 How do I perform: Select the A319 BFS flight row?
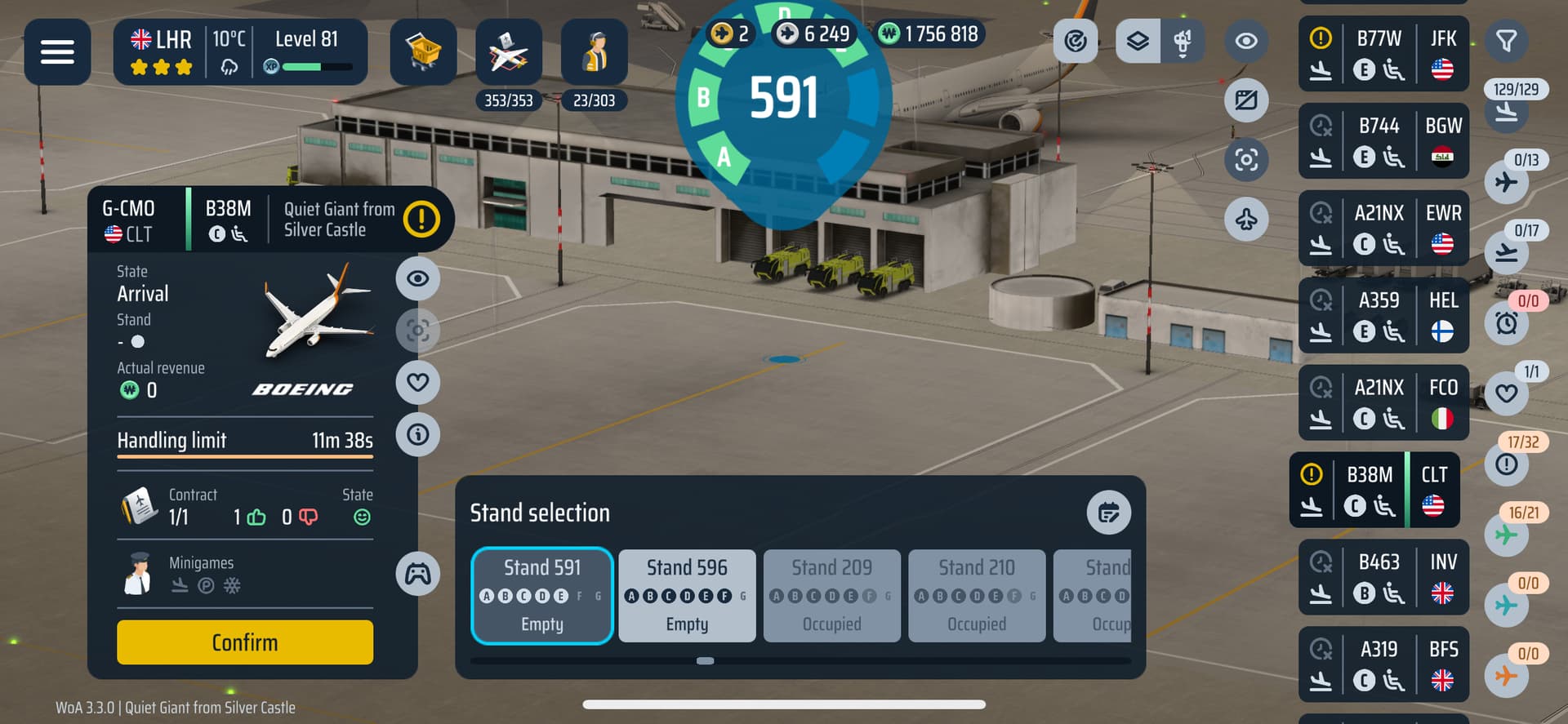click(1383, 664)
